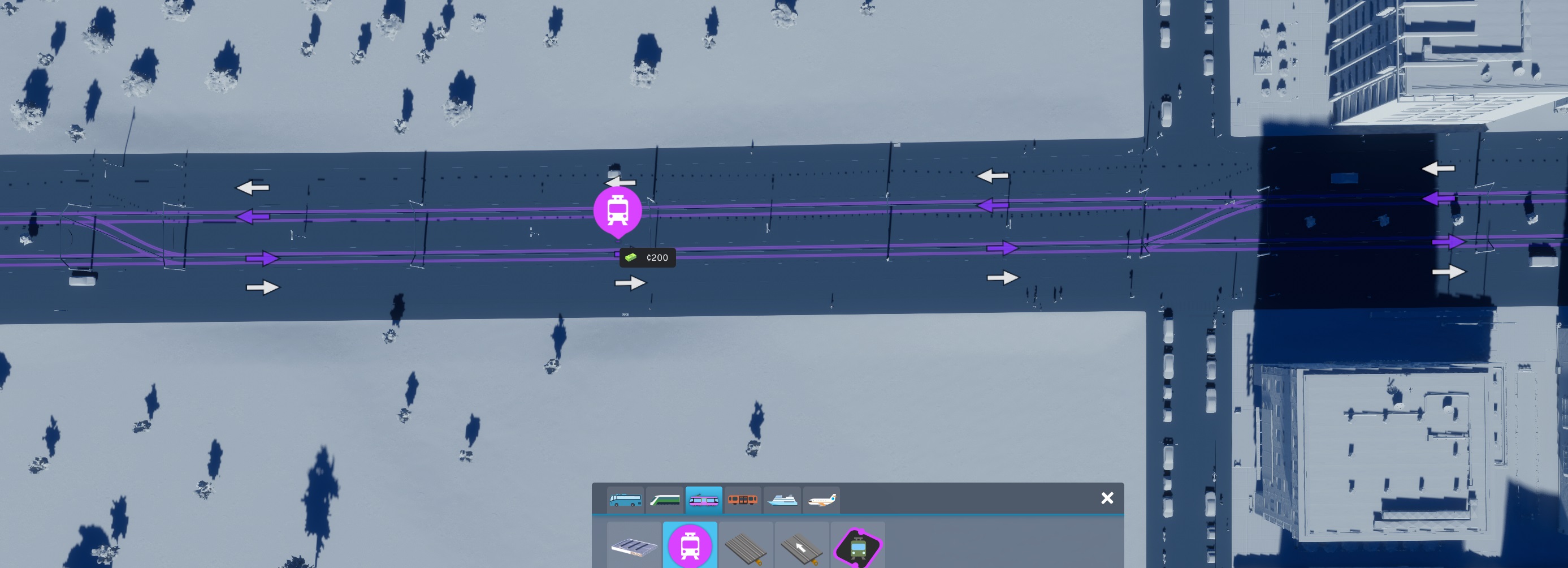This screenshot has height=568, width=1568.
Task: Close the transportation panel
Action: point(1107,498)
